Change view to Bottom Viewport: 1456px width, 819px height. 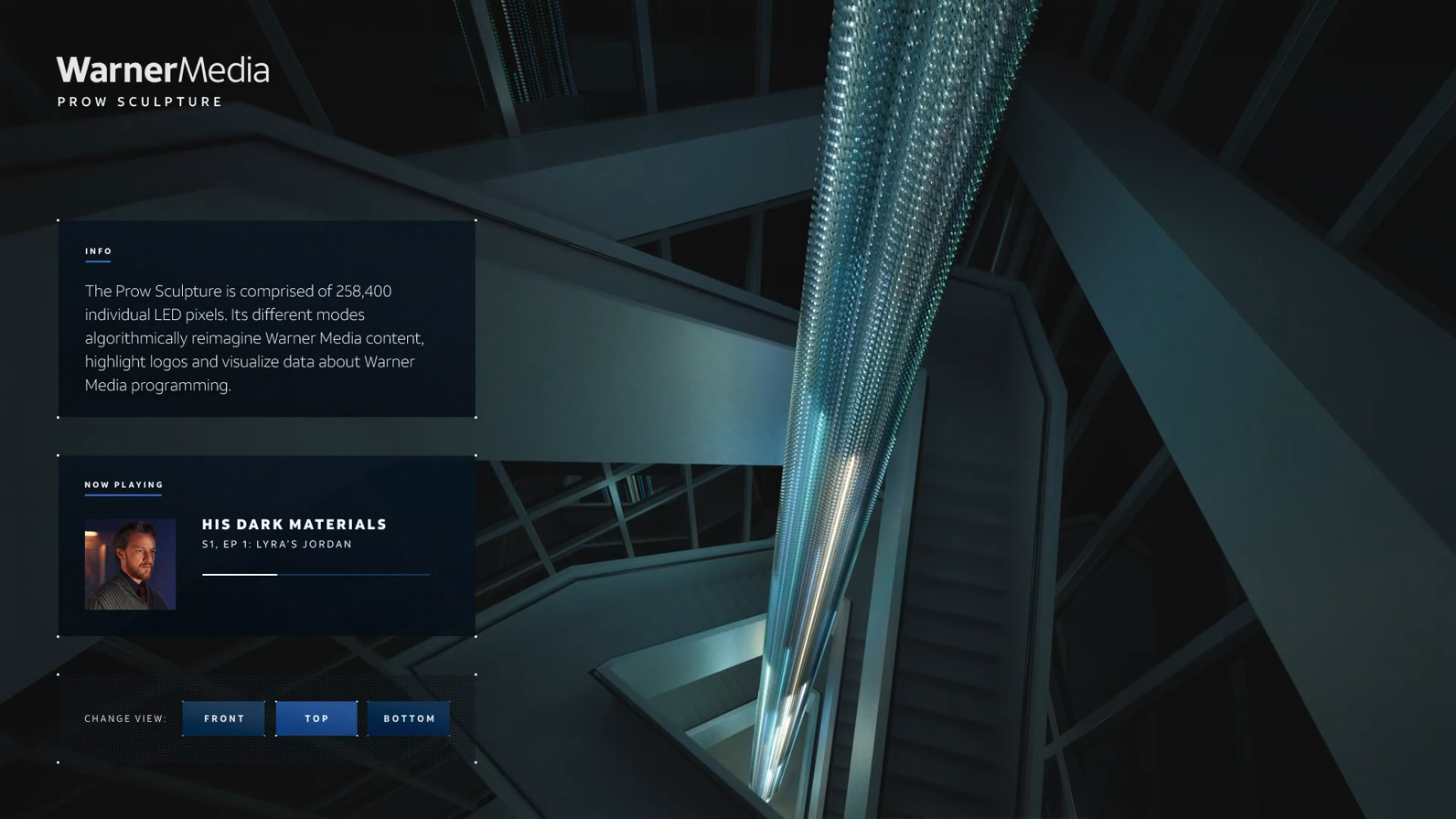tap(409, 718)
